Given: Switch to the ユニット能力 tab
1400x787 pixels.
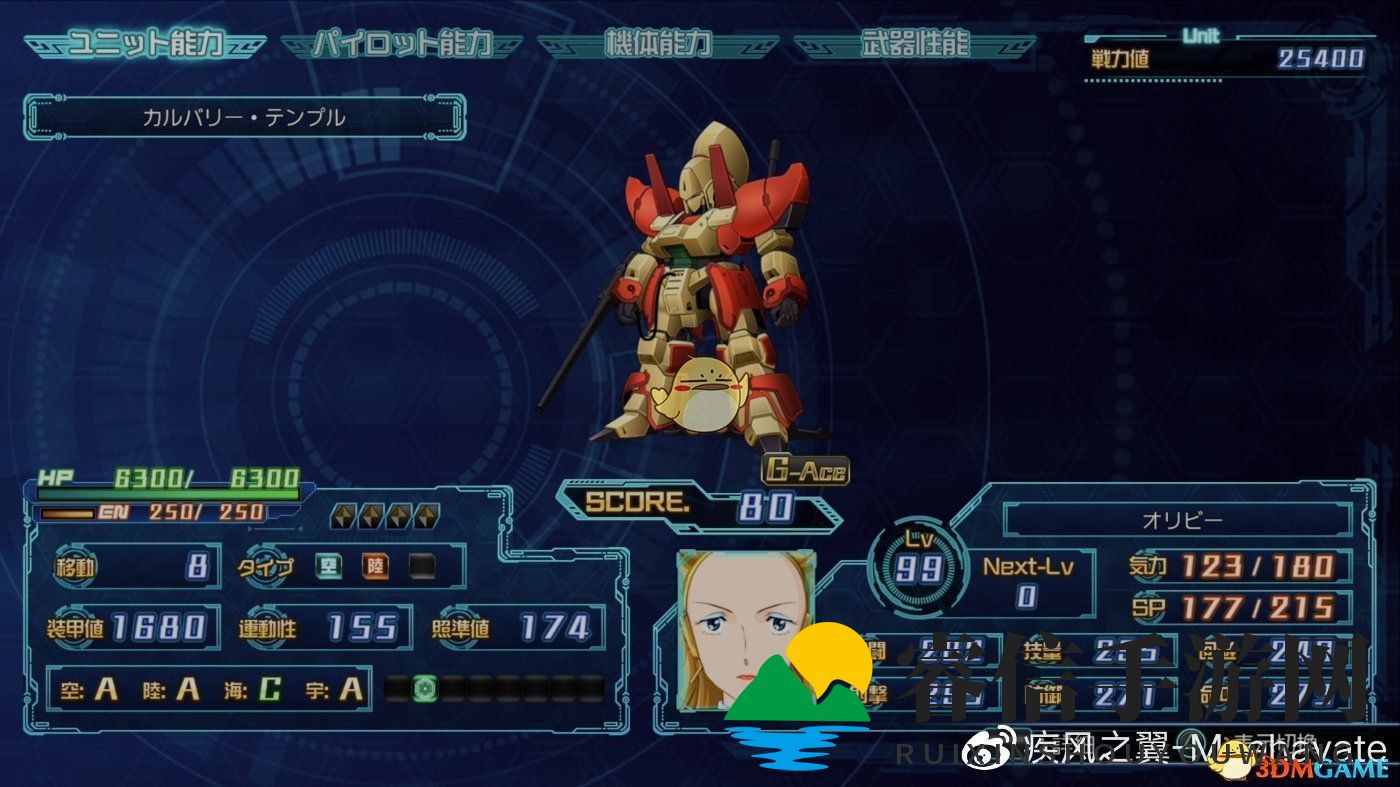Looking at the screenshot, I should click(x=145, y=45).
